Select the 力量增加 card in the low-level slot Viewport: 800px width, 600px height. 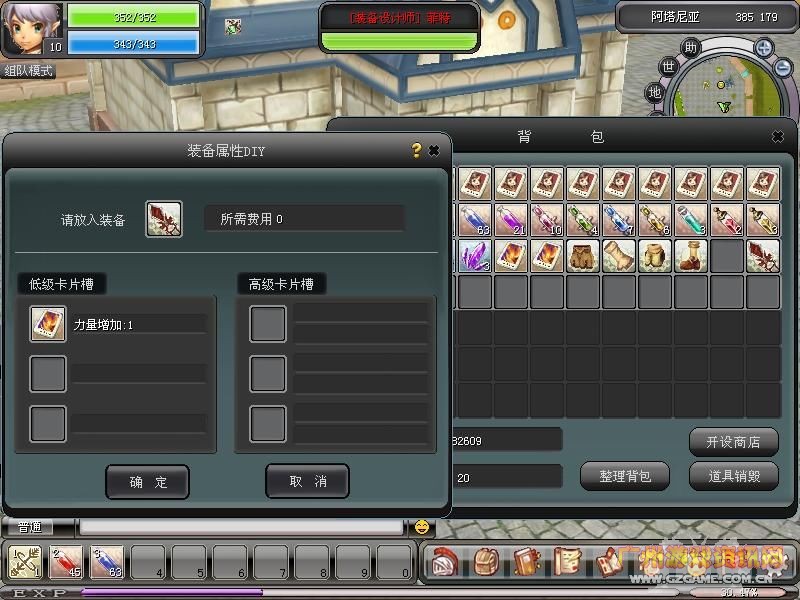[48, 324]
